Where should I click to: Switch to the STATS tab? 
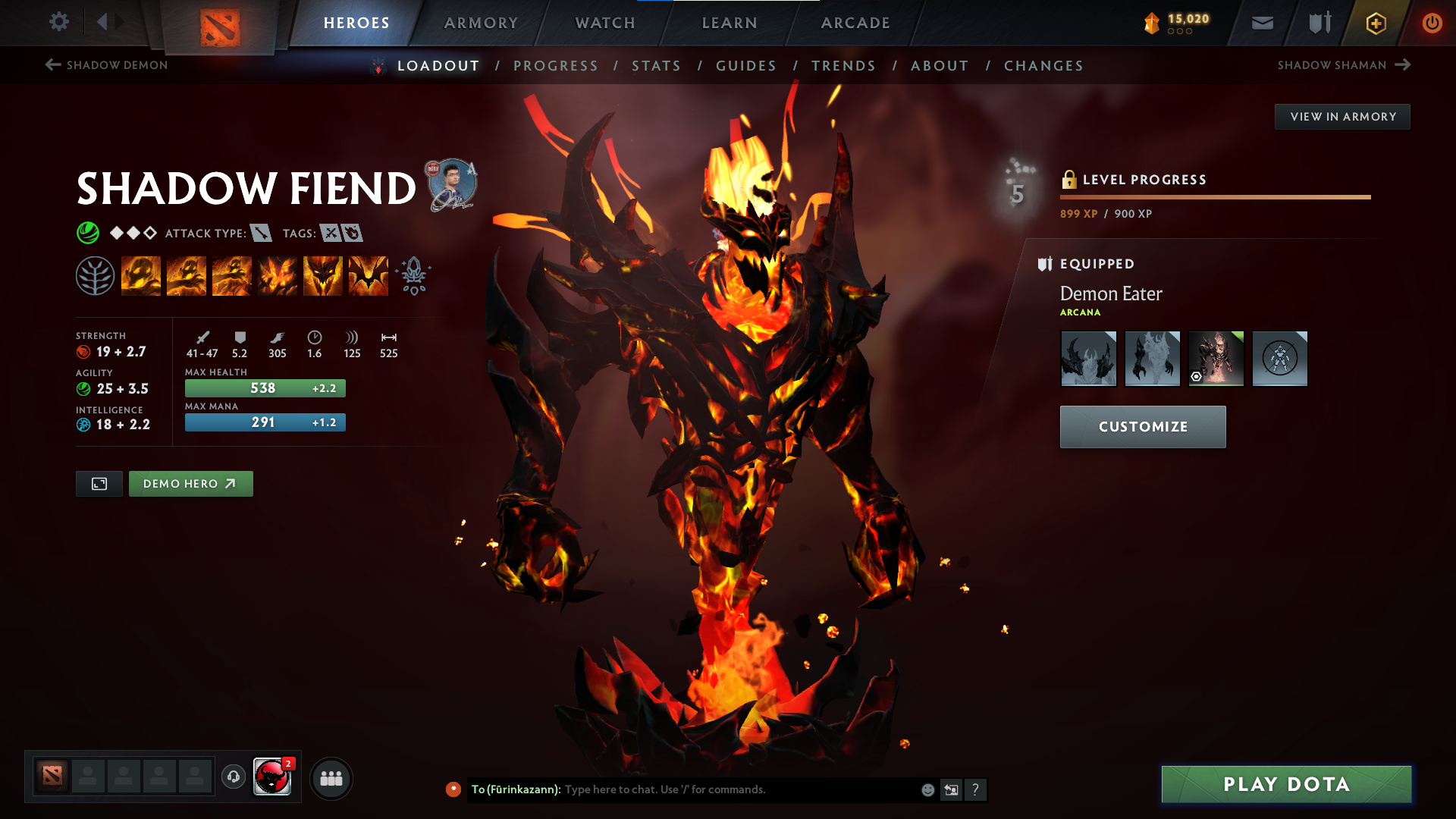[x=657, y=66]
